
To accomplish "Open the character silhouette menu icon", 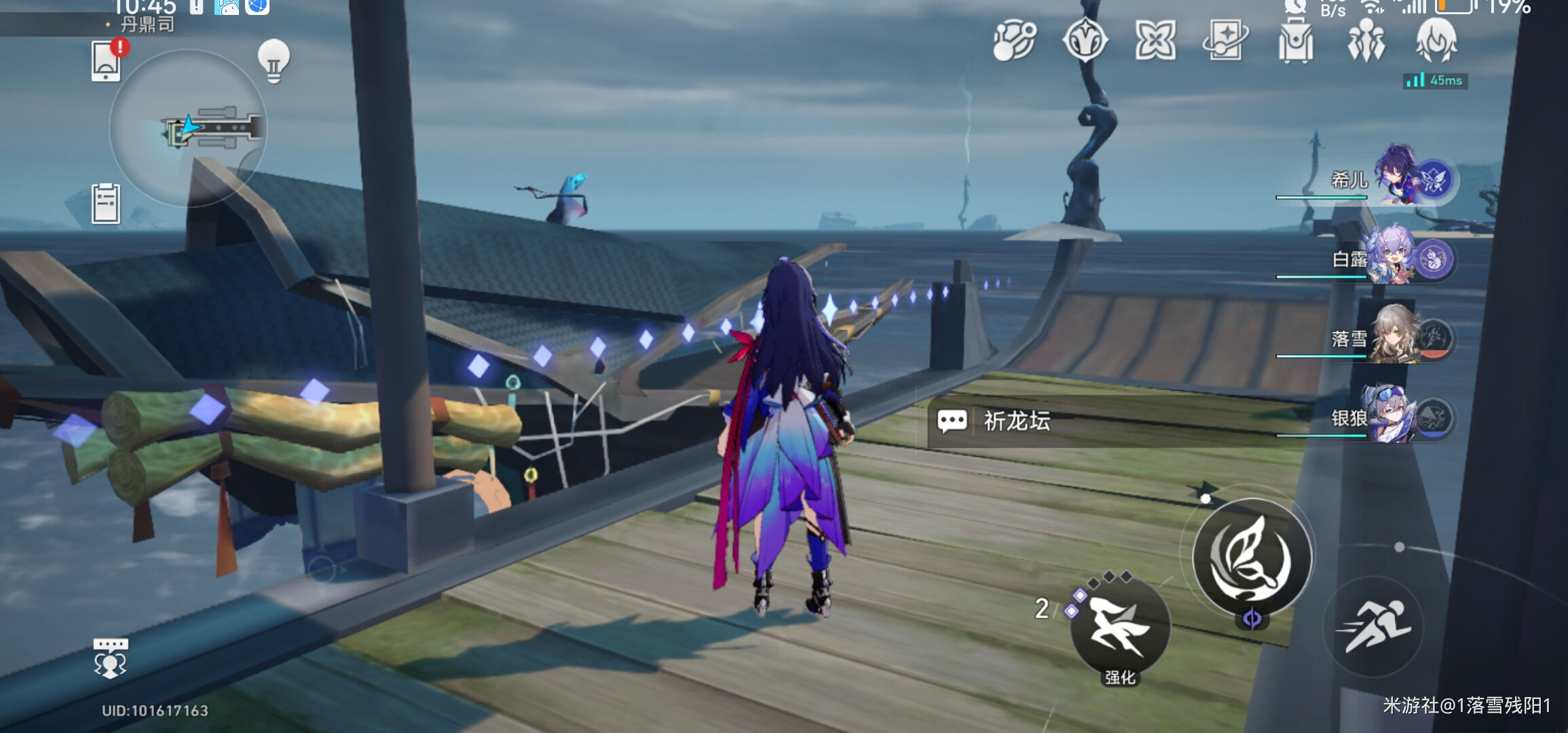I will (x=1436, y=41).
